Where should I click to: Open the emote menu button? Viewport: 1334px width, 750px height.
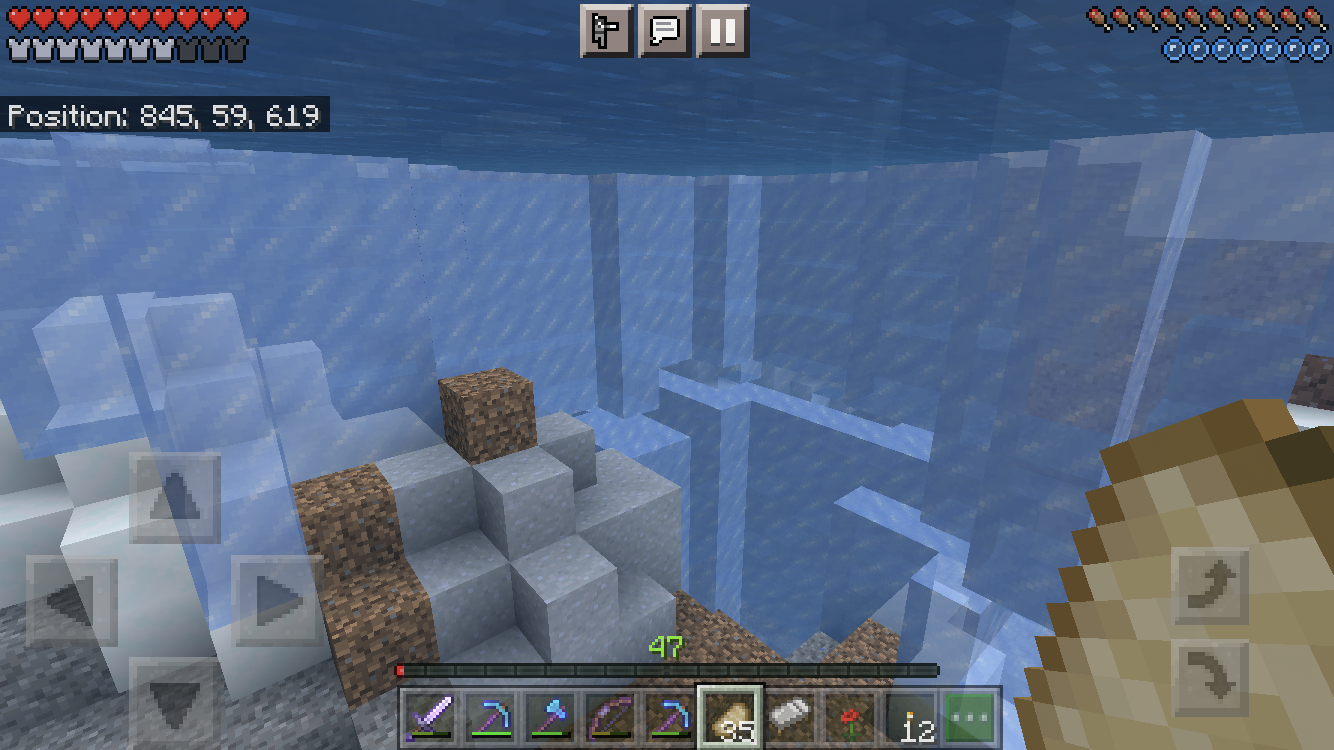pos(607,31)
